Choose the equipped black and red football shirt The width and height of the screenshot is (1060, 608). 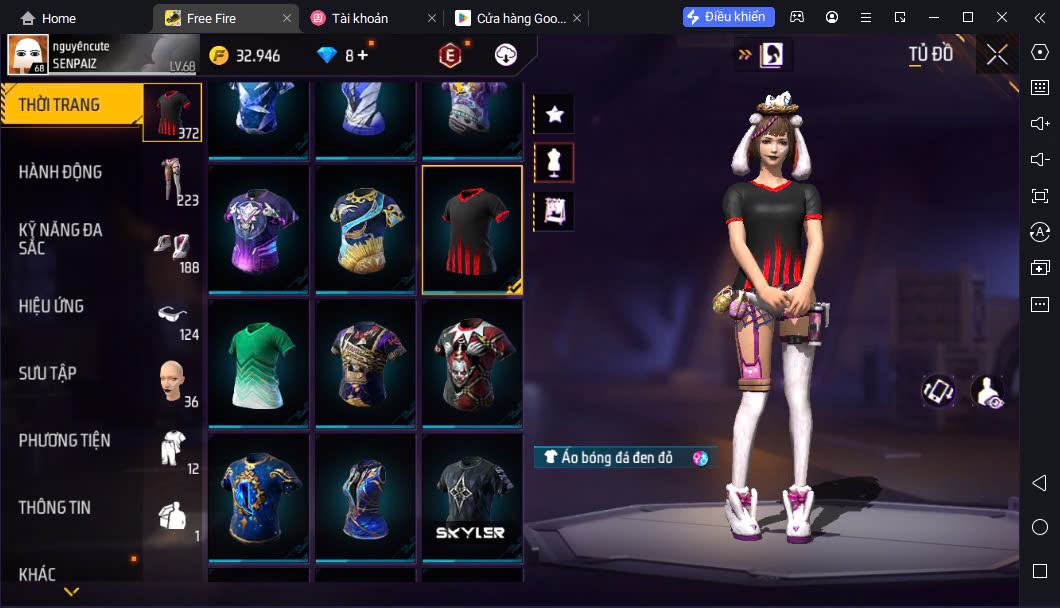[x=471, y=229]
